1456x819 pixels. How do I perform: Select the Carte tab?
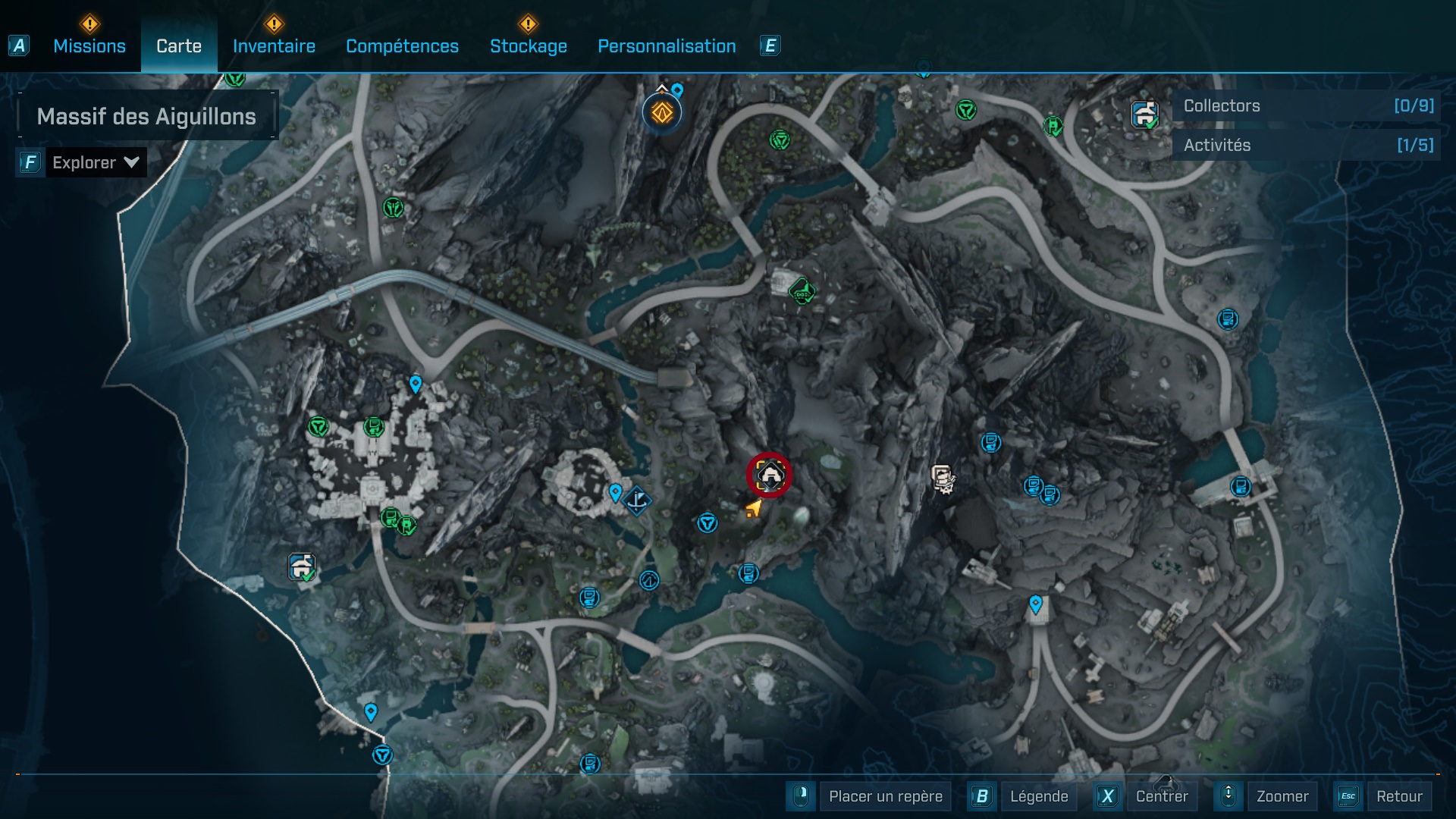pyautogui.click(x=179, y=46)
